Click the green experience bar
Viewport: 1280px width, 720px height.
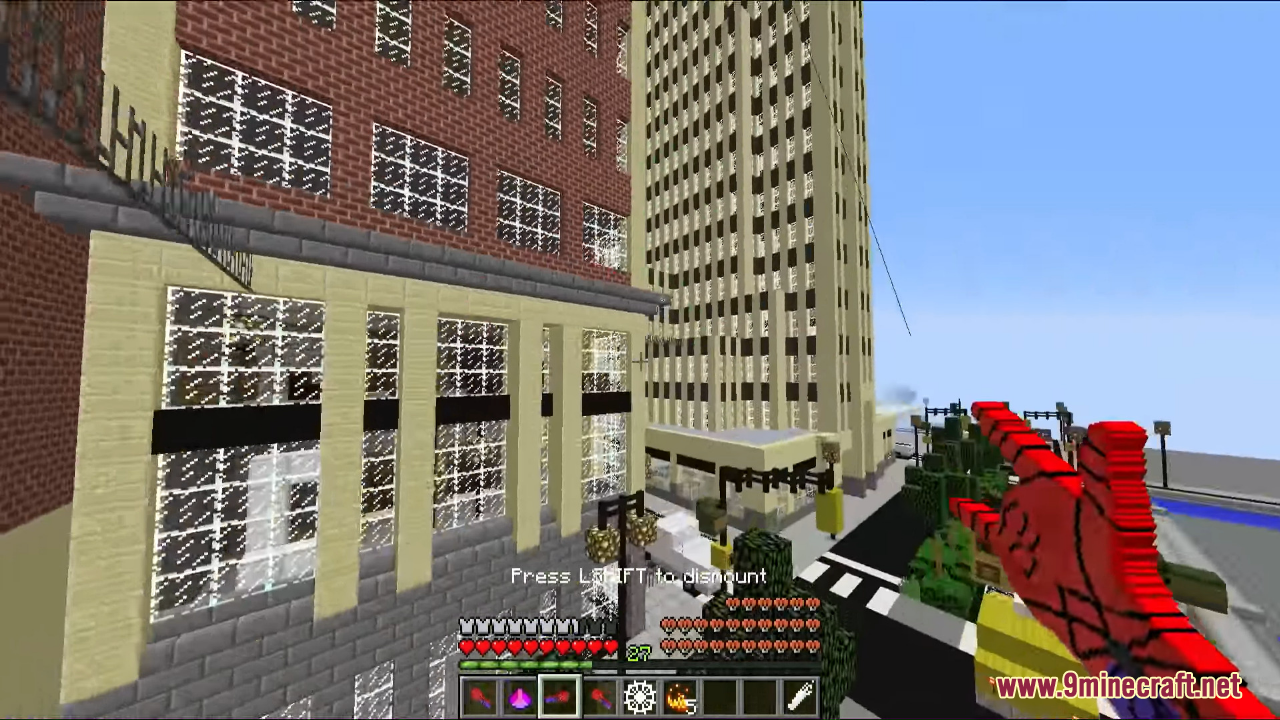click(525, 663)
